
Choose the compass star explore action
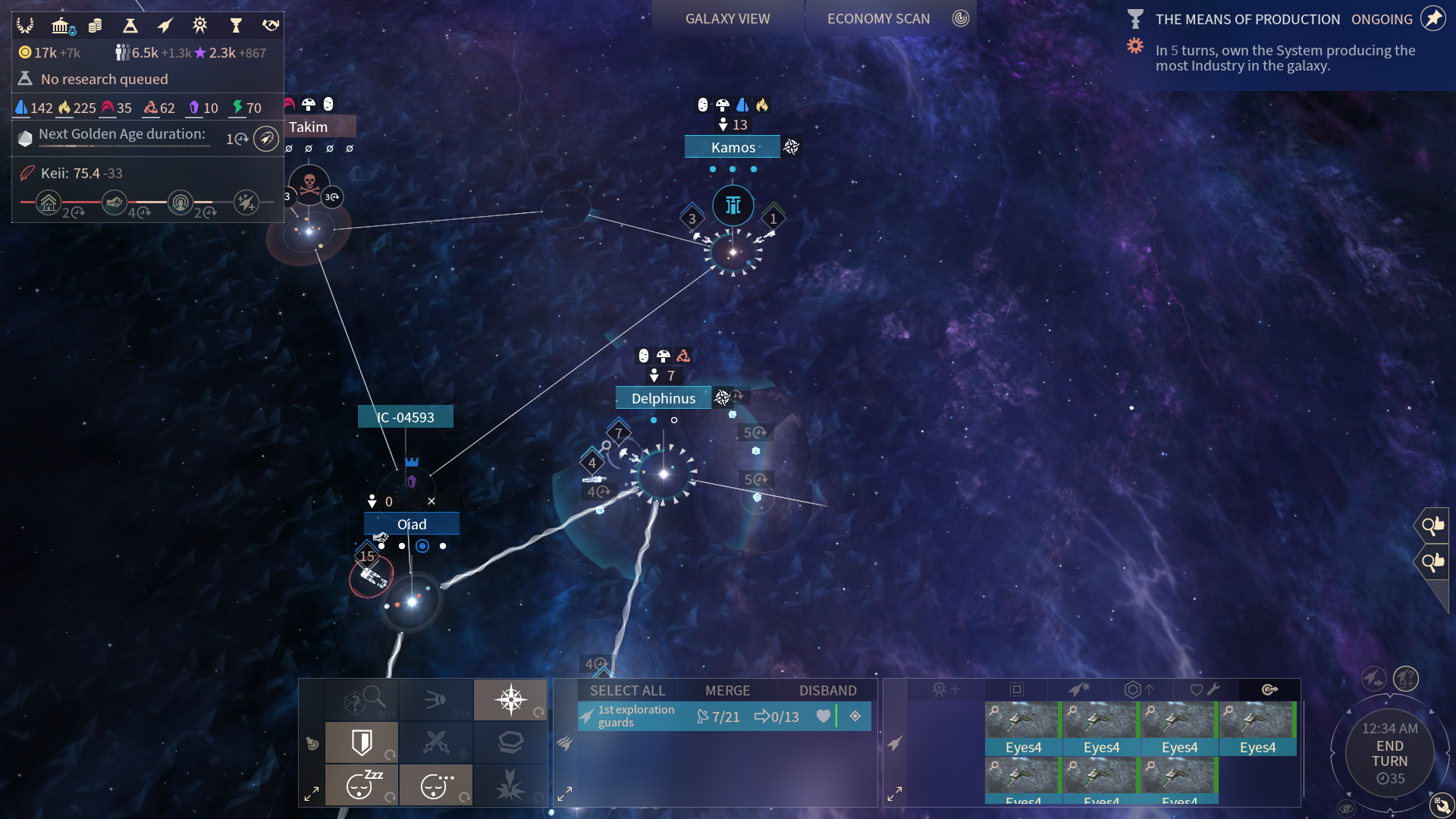510,699
